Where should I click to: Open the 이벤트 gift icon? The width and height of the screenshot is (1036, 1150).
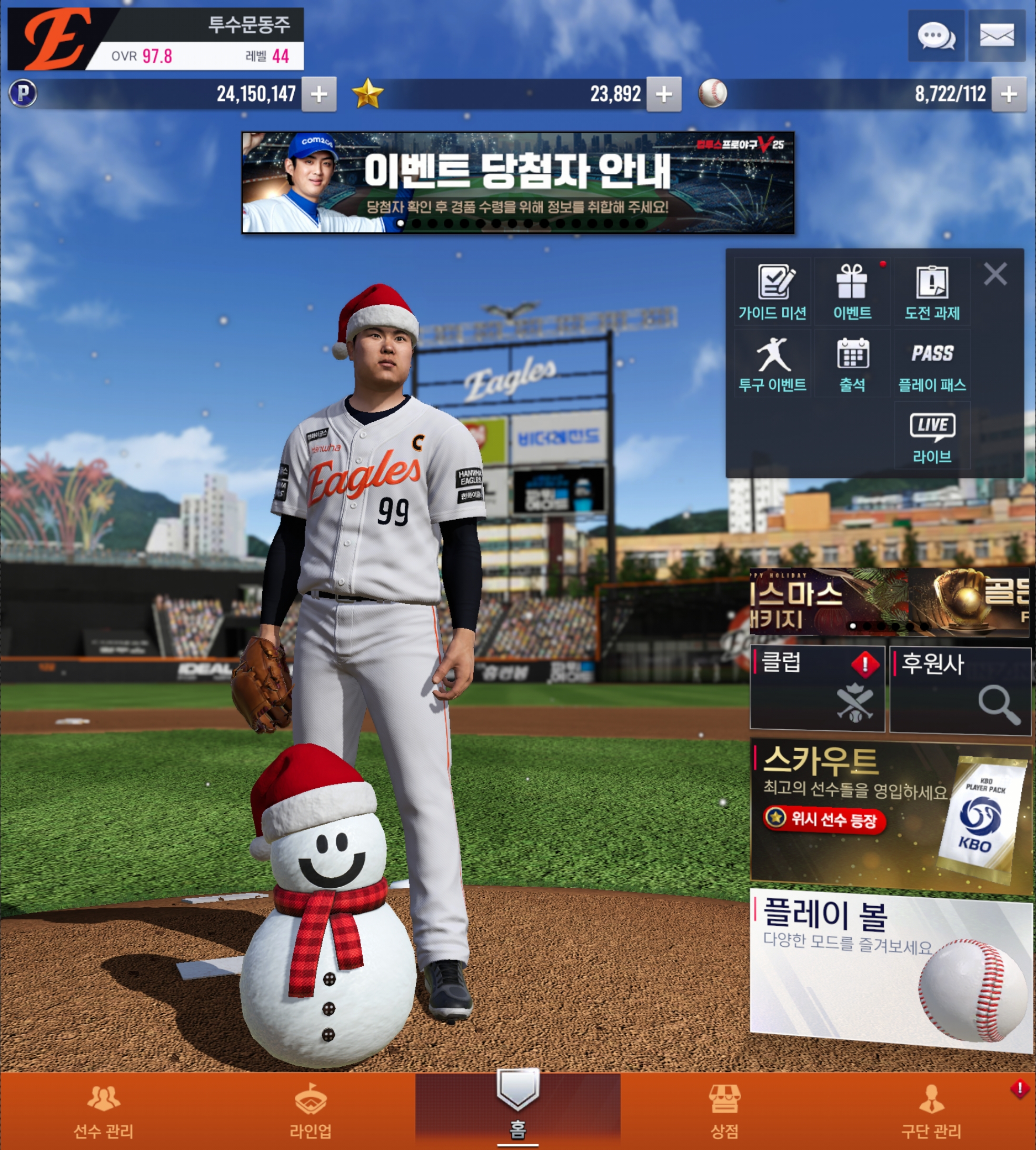[852, 292]
